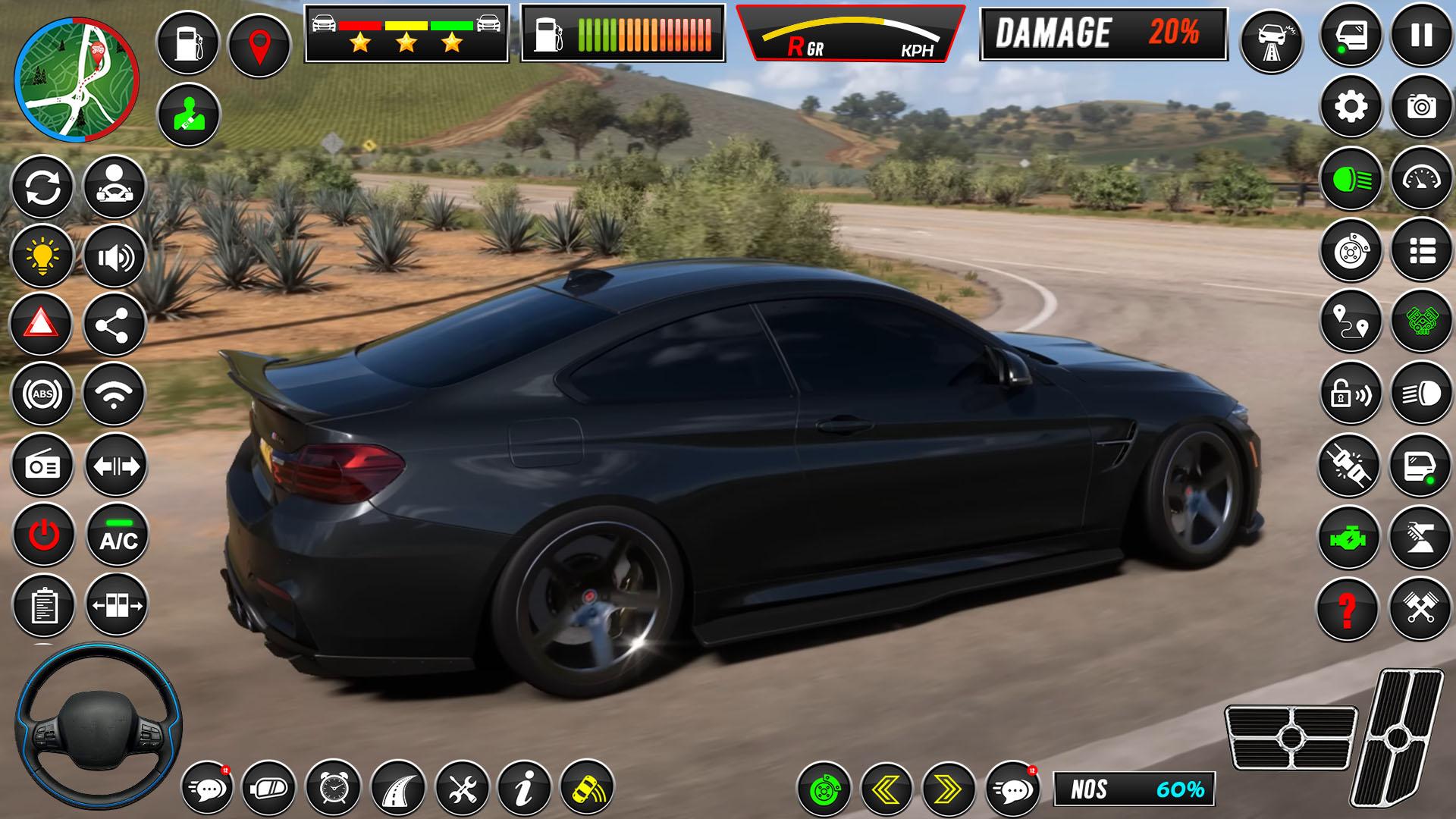Activate the right turn signal arrows

[x=948, y=790]
